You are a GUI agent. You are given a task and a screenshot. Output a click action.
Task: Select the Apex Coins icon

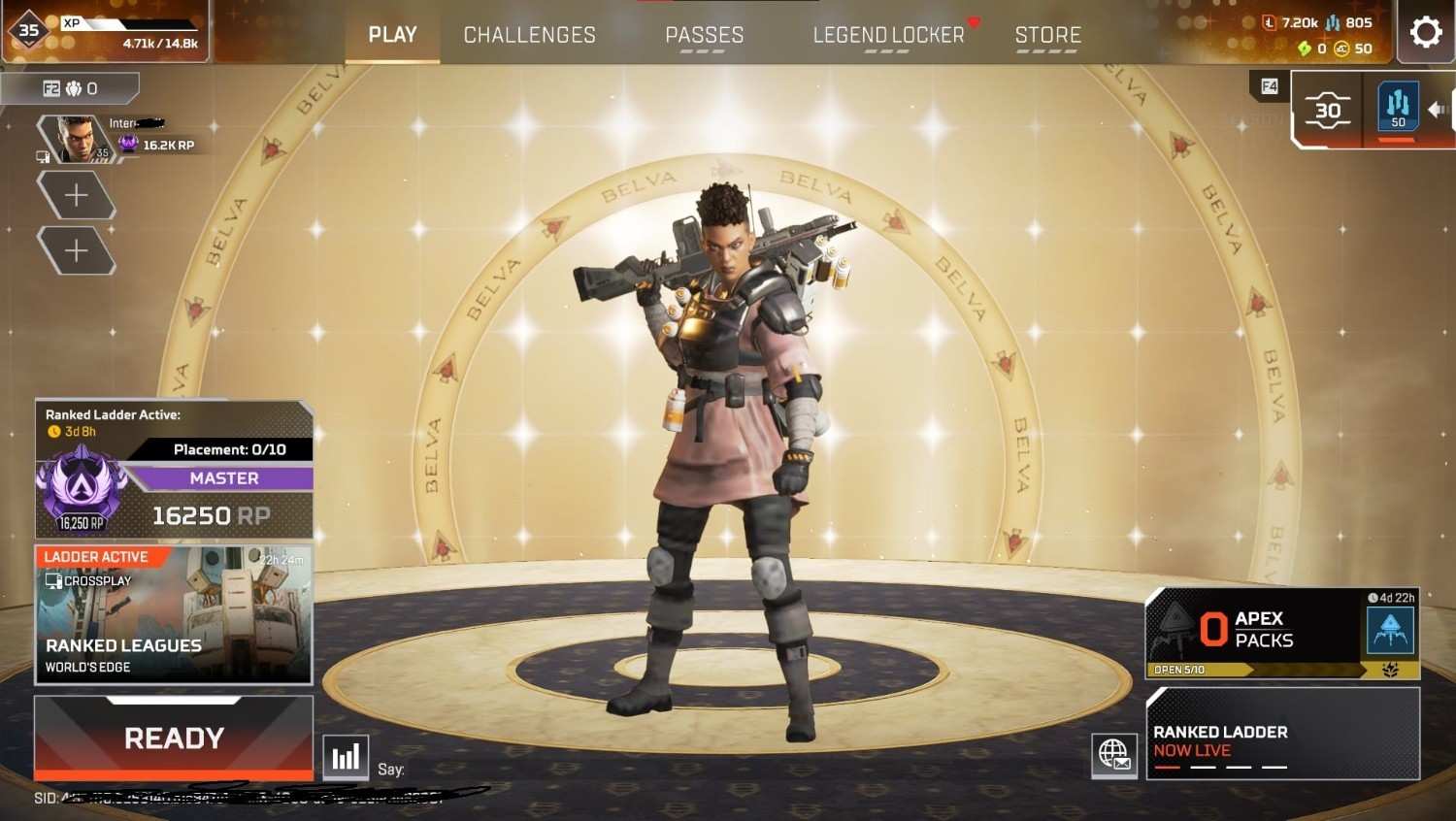[x=1340, y=48]
